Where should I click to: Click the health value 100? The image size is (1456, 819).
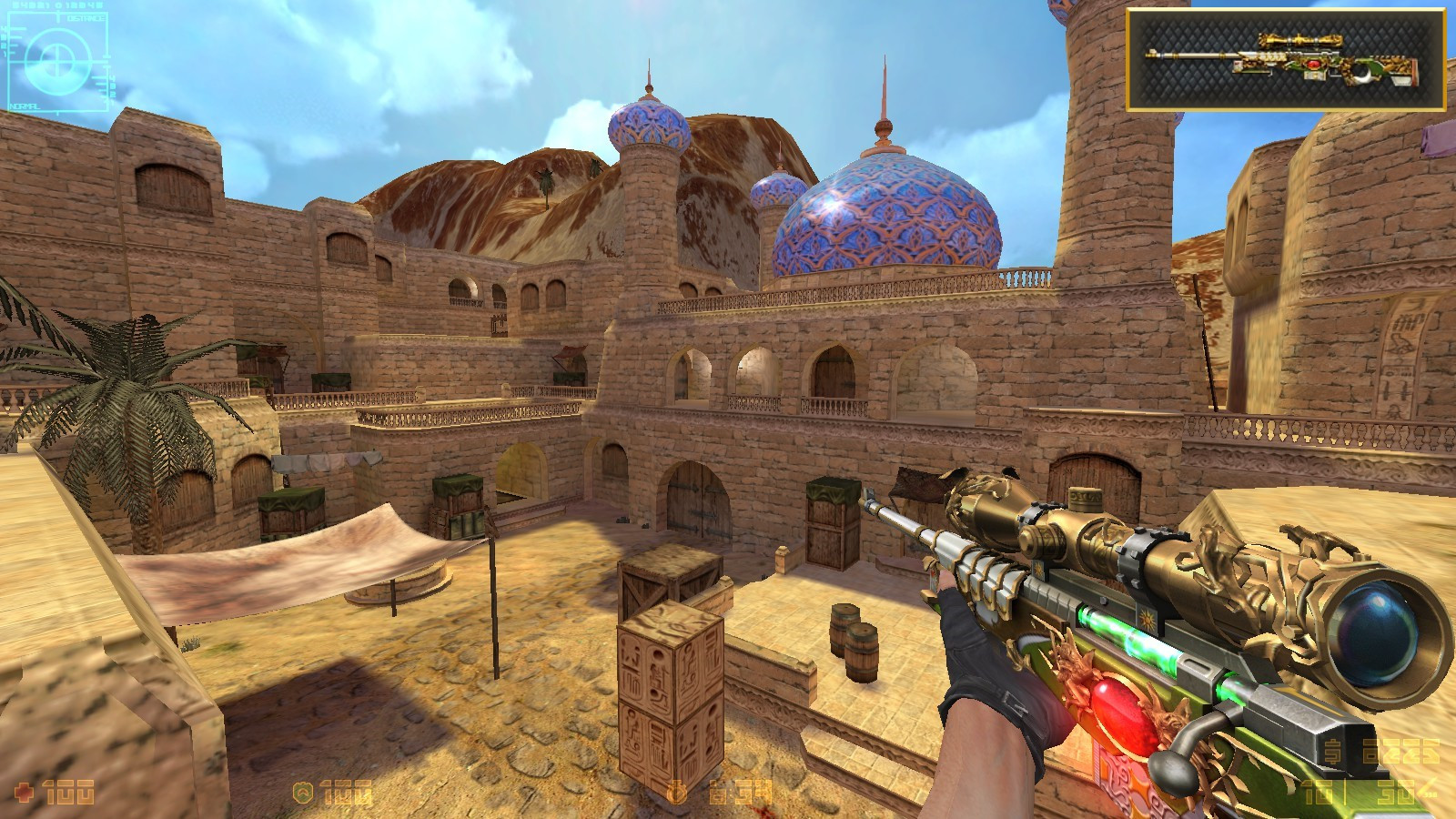coord(68,792)
